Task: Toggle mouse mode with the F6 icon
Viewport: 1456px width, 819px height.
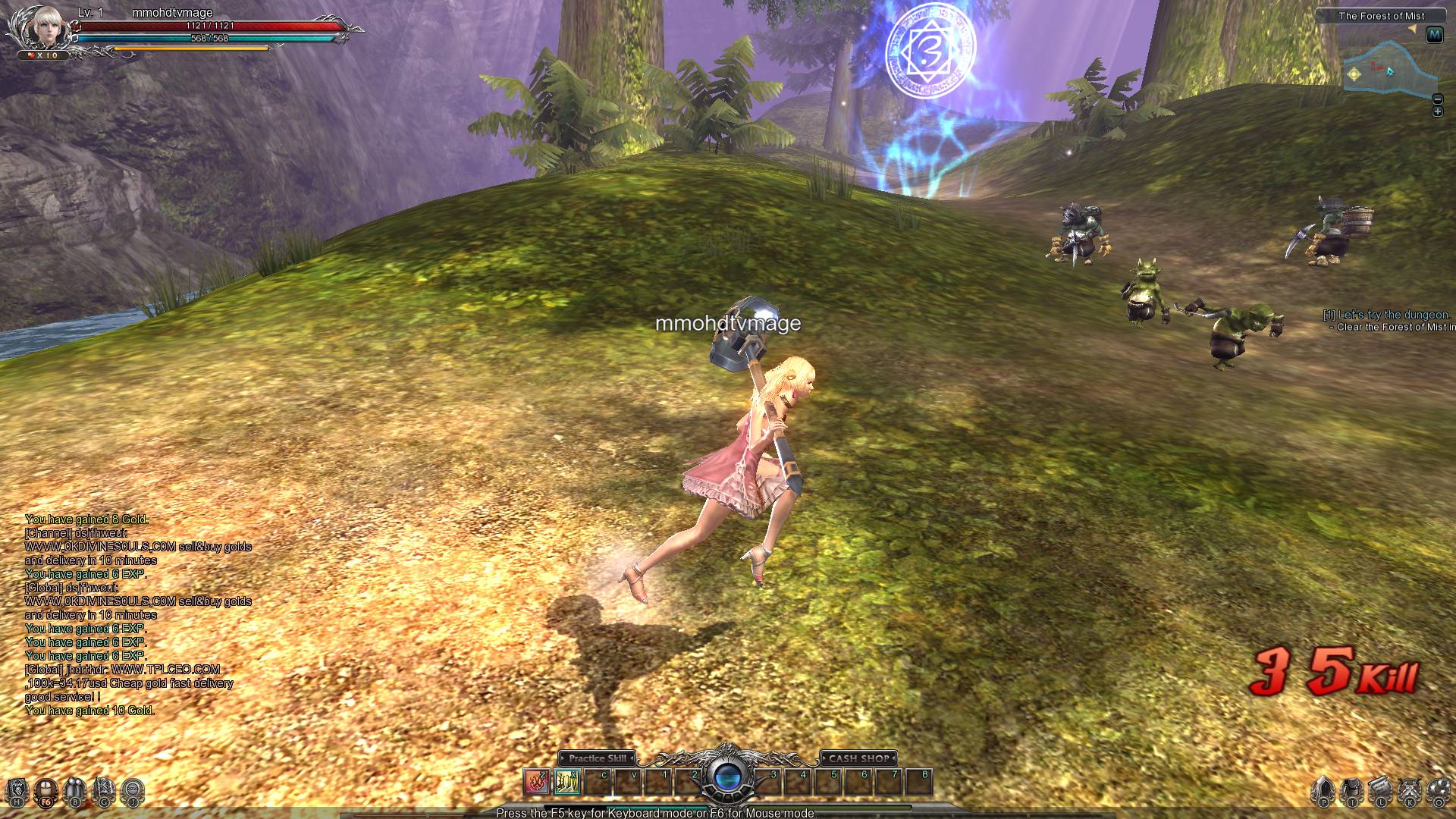Action: tap(46, 792)
